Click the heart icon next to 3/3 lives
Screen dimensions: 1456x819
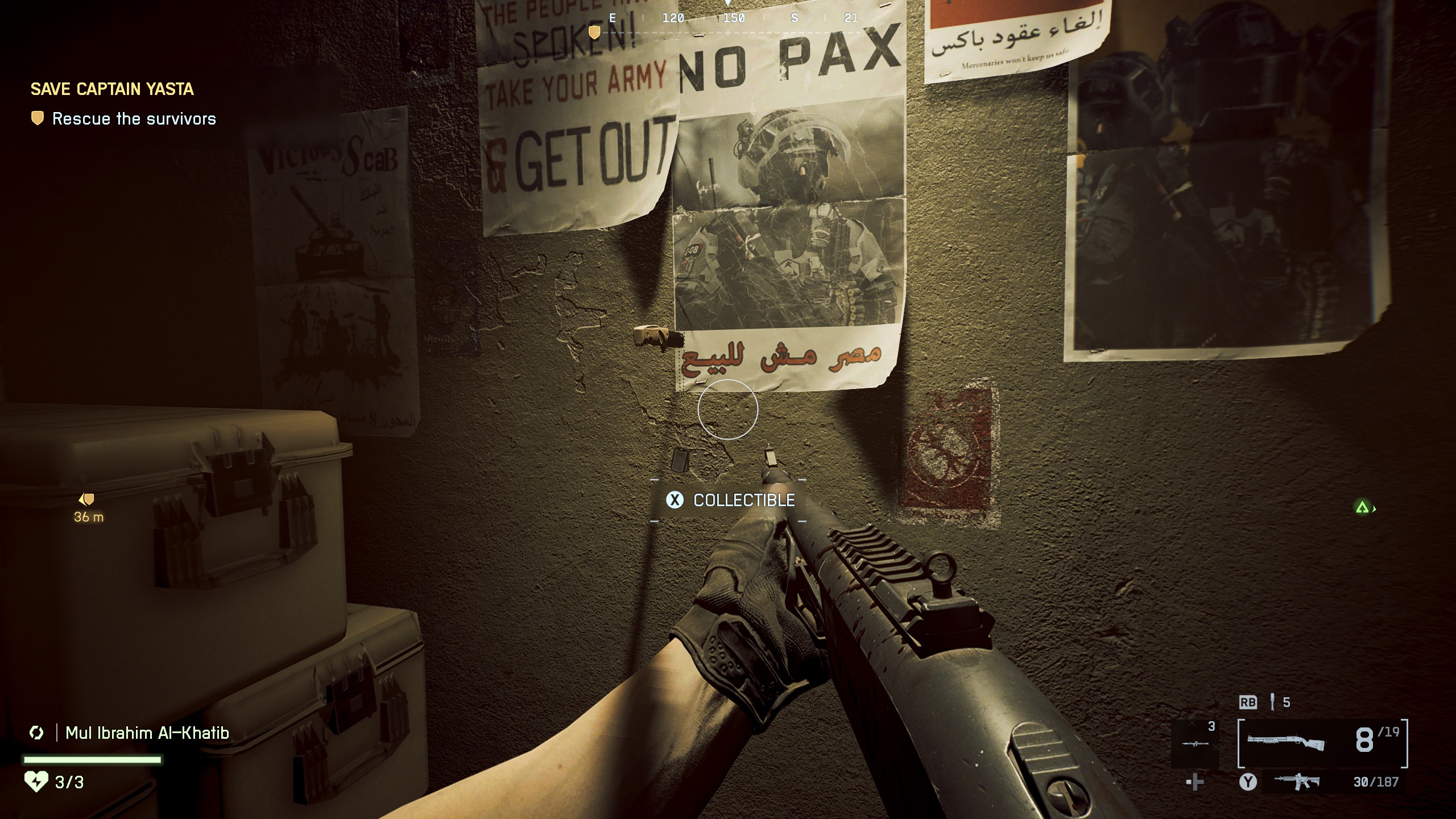coord(36,780)
